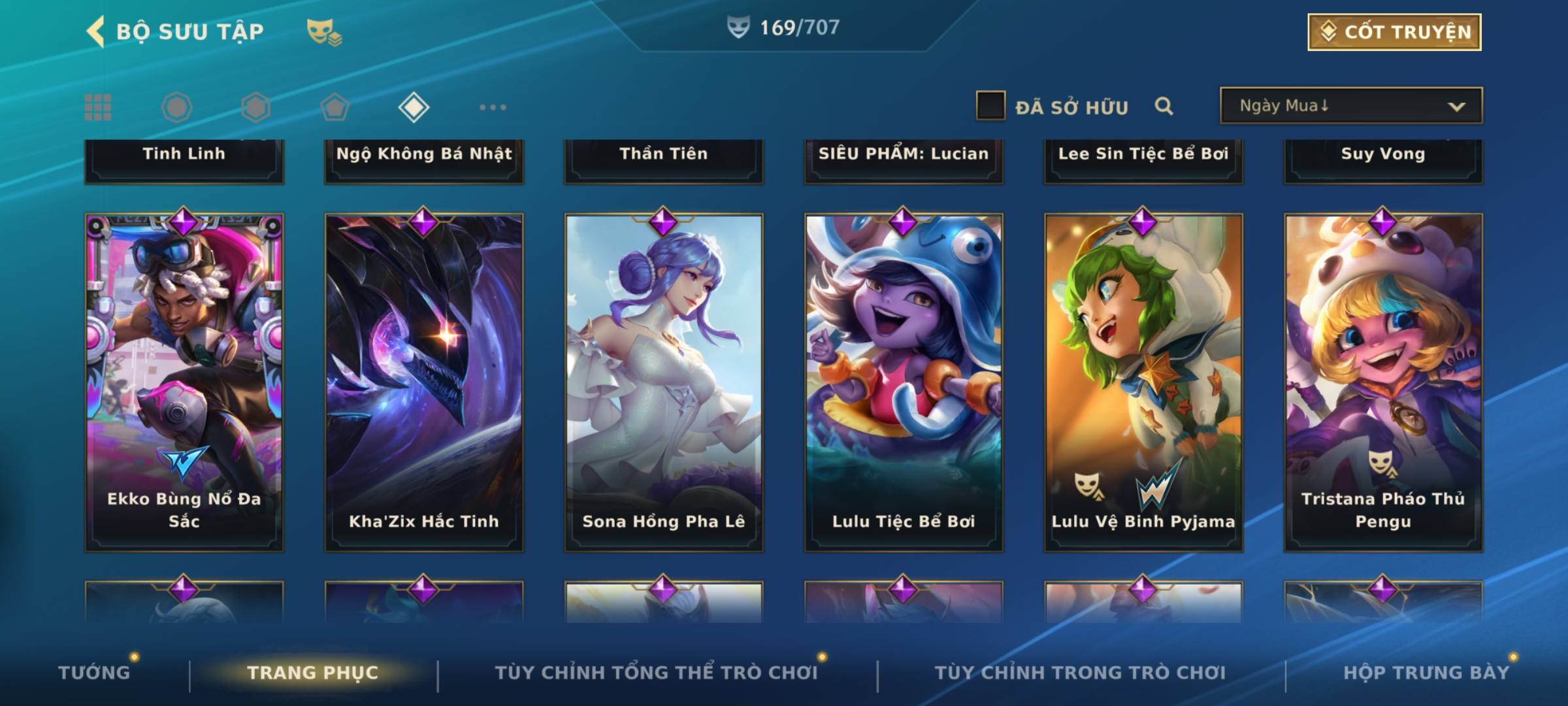Open the Cốt Truyện button
The image size is (1568, 706).
click(x=1394, y=32)
